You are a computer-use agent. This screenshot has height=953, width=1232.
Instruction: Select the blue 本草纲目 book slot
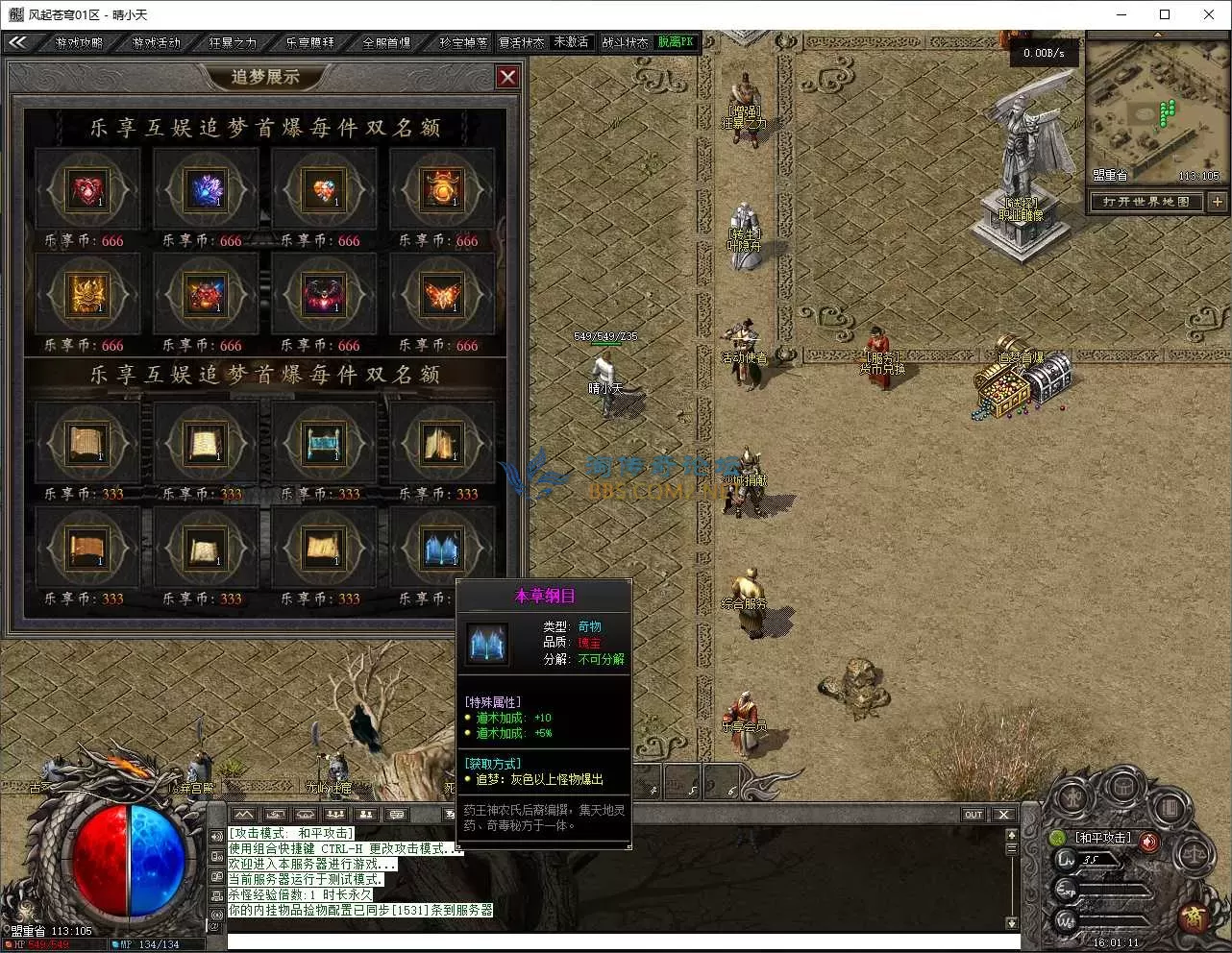(442, 549)
